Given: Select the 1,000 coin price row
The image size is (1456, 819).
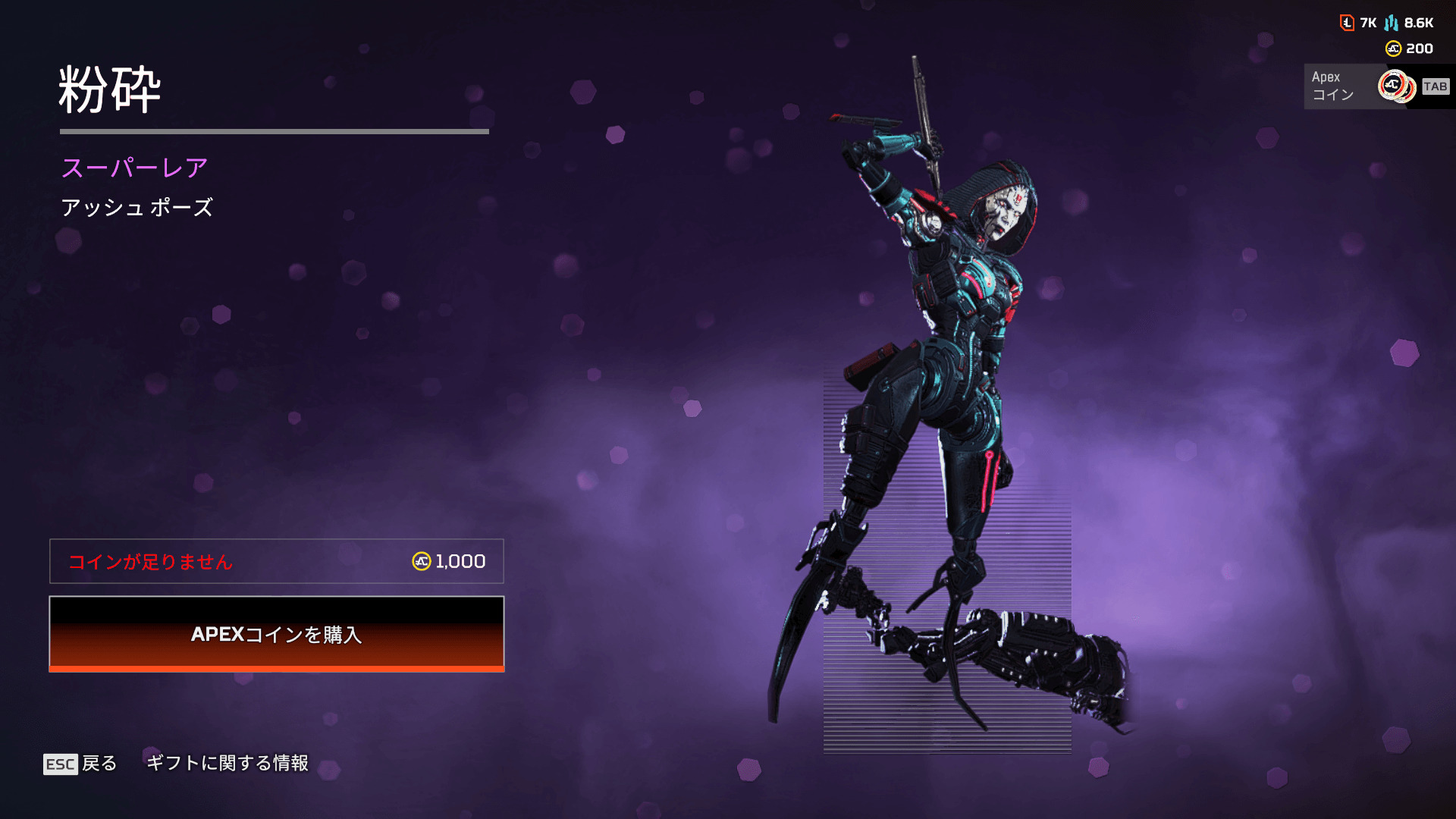Looking at the screenshot, I should point(277,561).
